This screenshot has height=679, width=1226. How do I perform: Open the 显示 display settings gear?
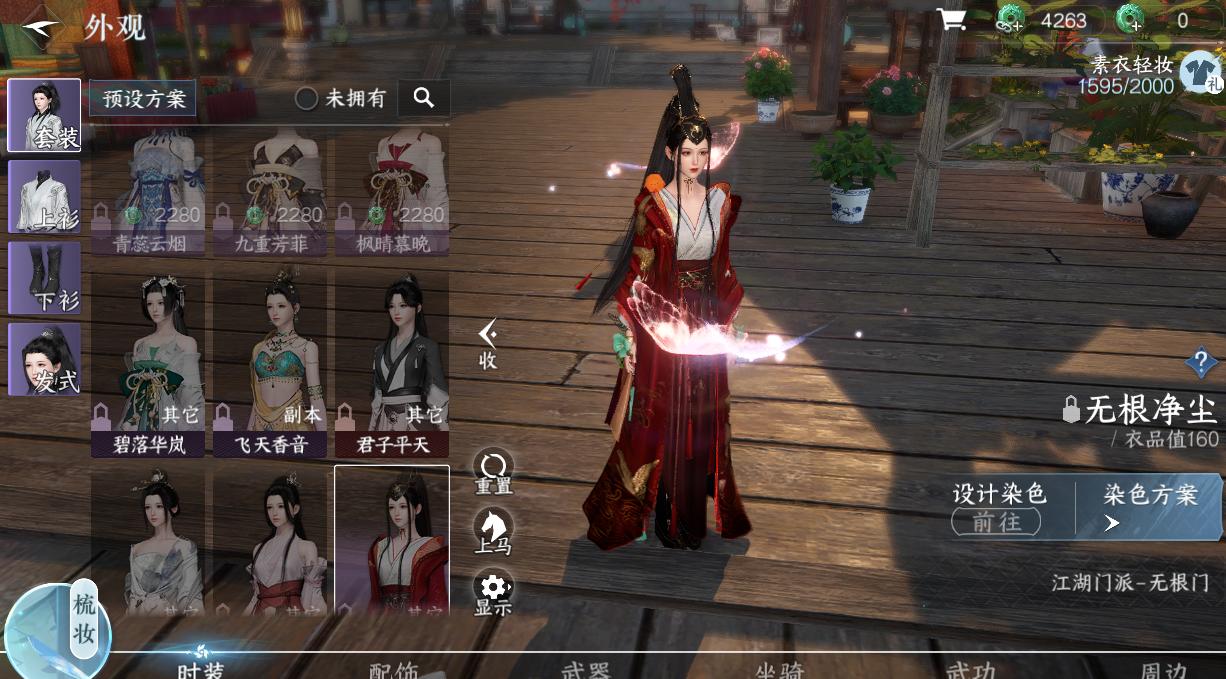click(493, 592)
